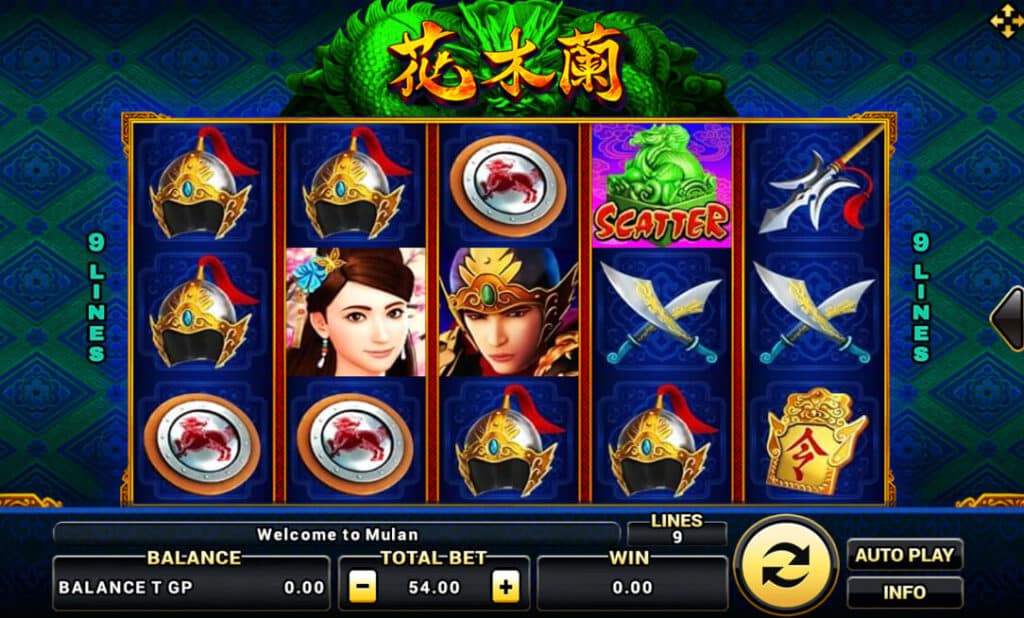Image resolution: width=1024 pixels, height=618 pixels.
Task: Spin the reels with the gold button
Action: click(785, 567)
